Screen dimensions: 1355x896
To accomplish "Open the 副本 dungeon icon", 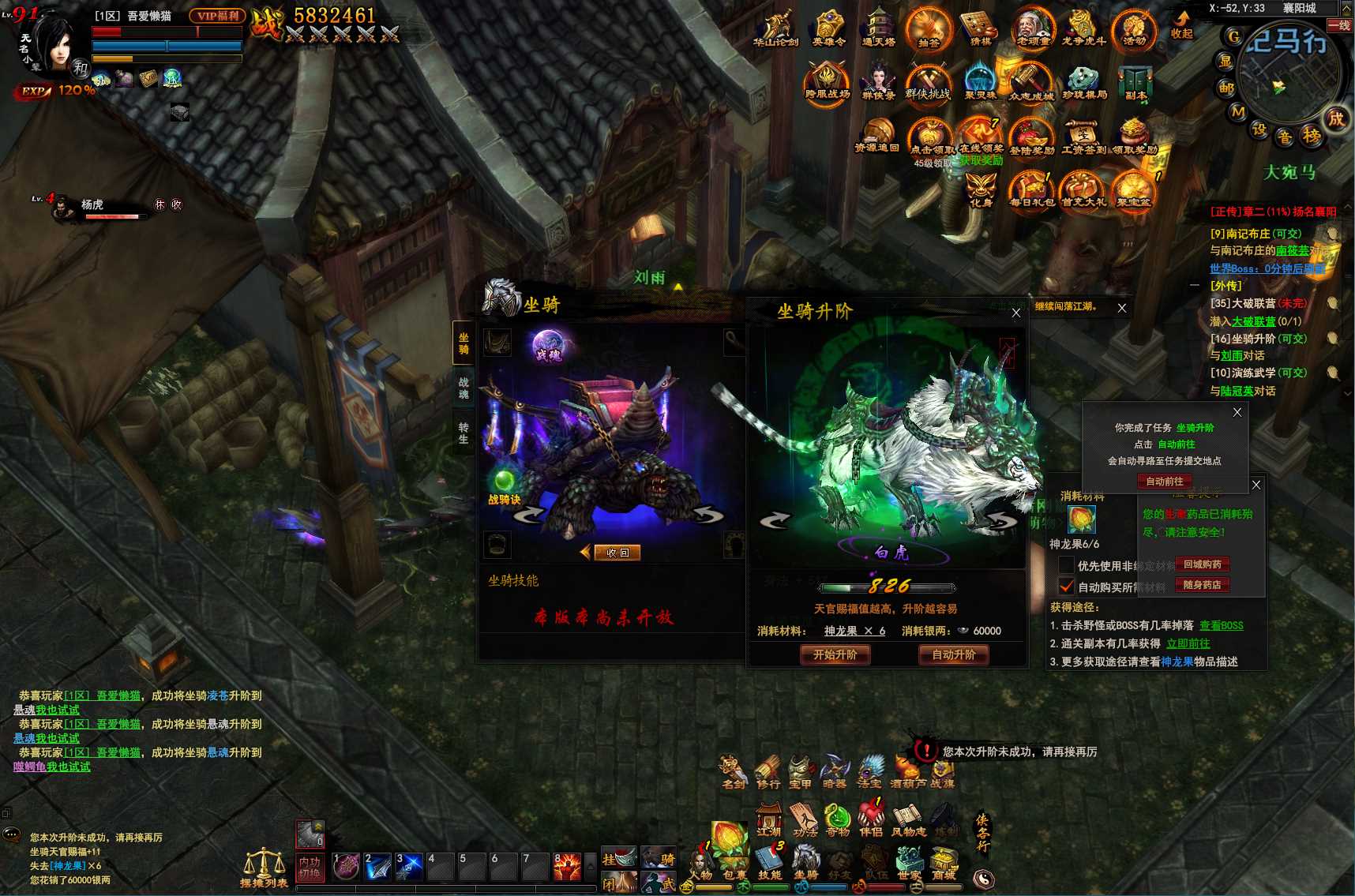I will (1135, 83).
